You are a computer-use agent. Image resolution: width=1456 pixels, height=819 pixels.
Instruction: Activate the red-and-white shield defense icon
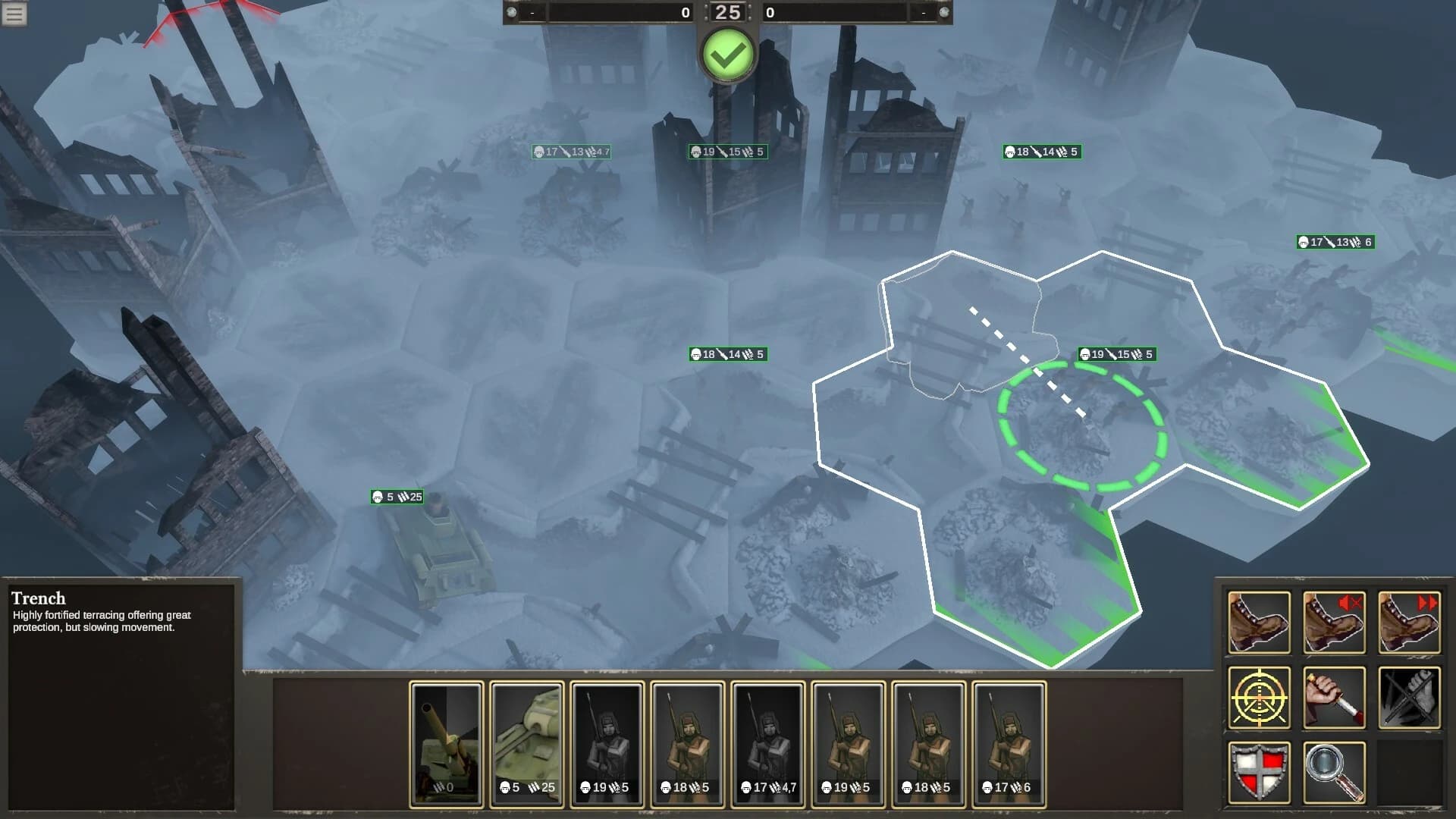pos(1258,770)
